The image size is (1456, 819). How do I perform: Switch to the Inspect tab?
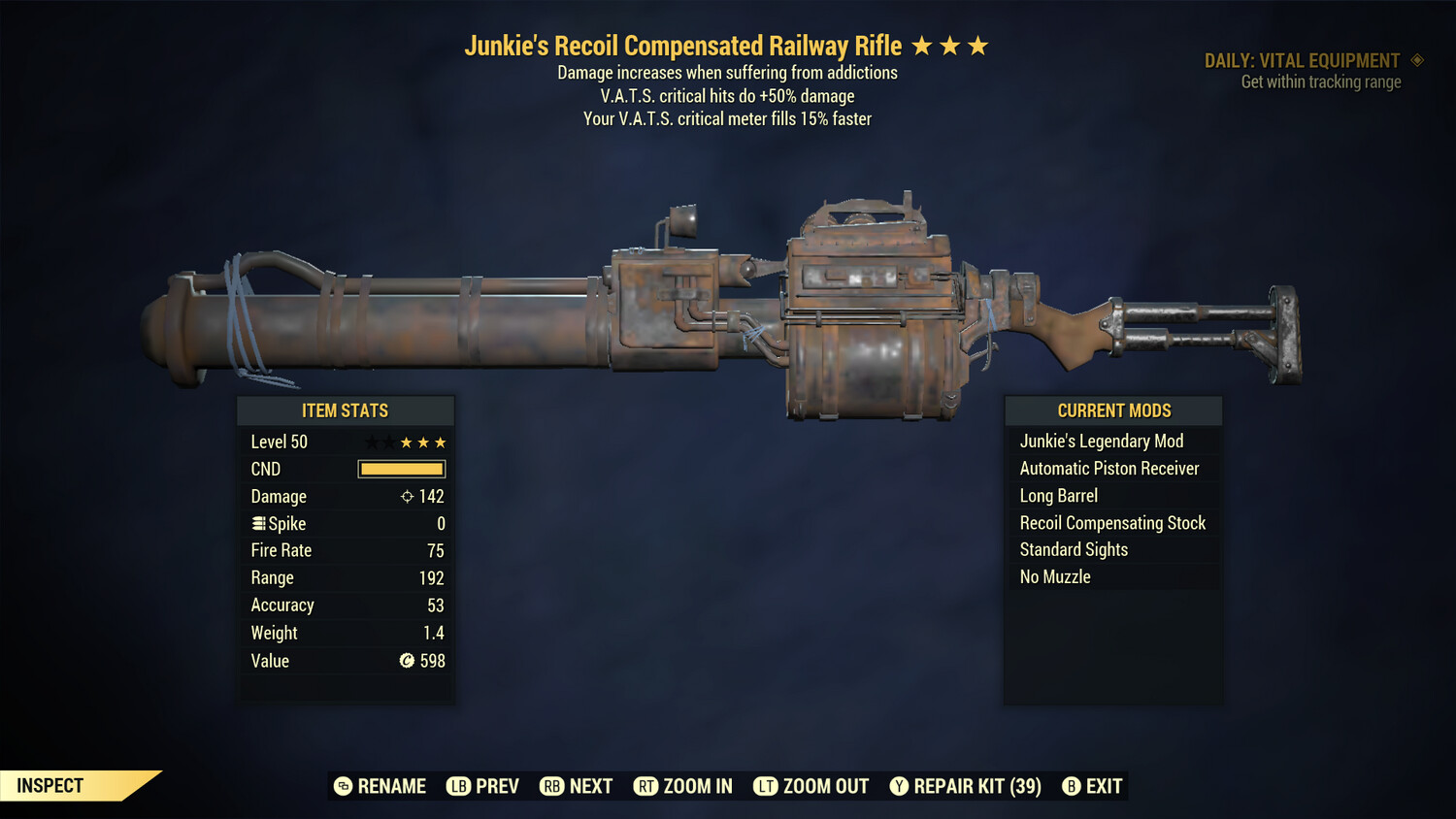tap(49, 785)
